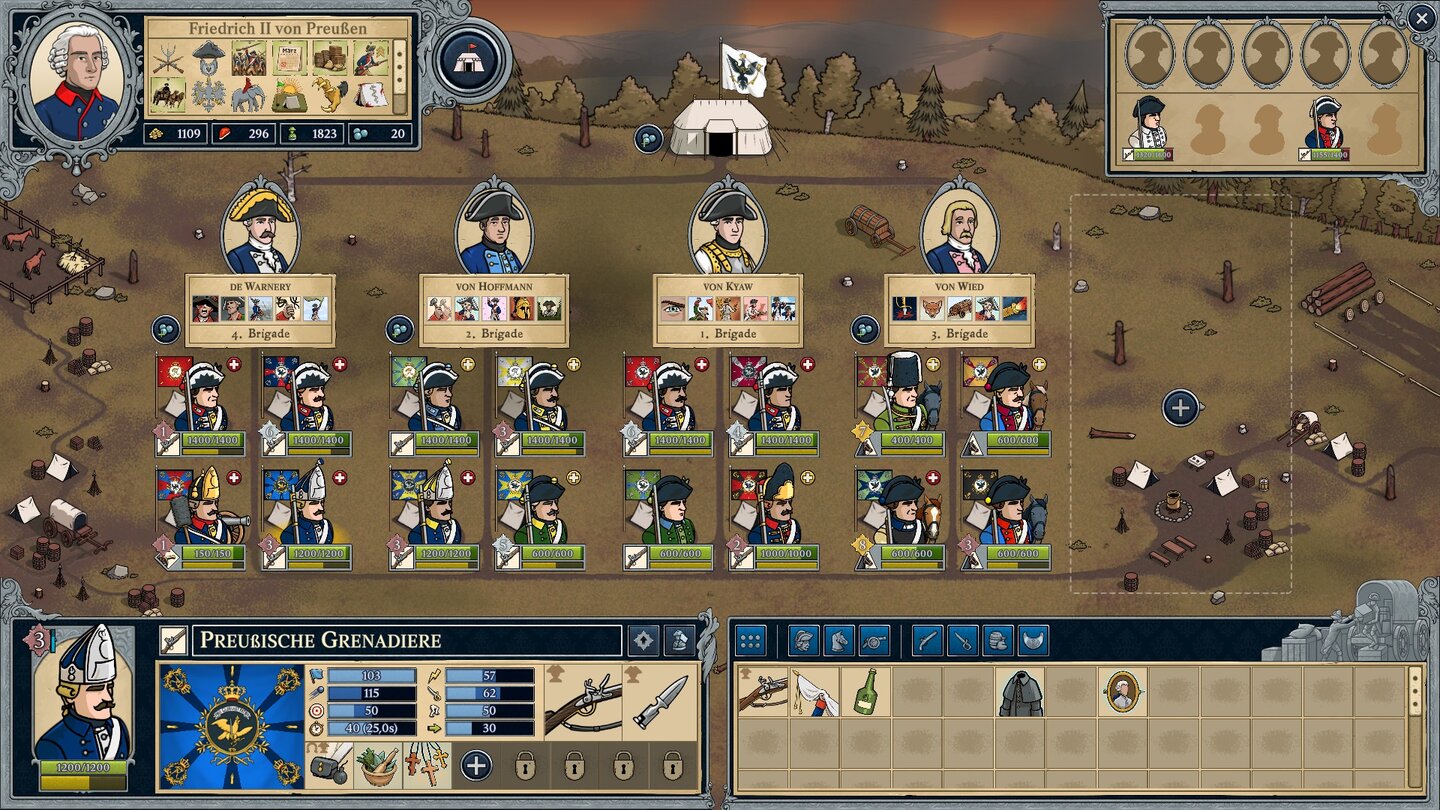Image resolution: width=1440 pixels, height=810 pixels.
Task: Click the Prussian eagle in Friedrich's inventory
Action: tap(208, 94)
